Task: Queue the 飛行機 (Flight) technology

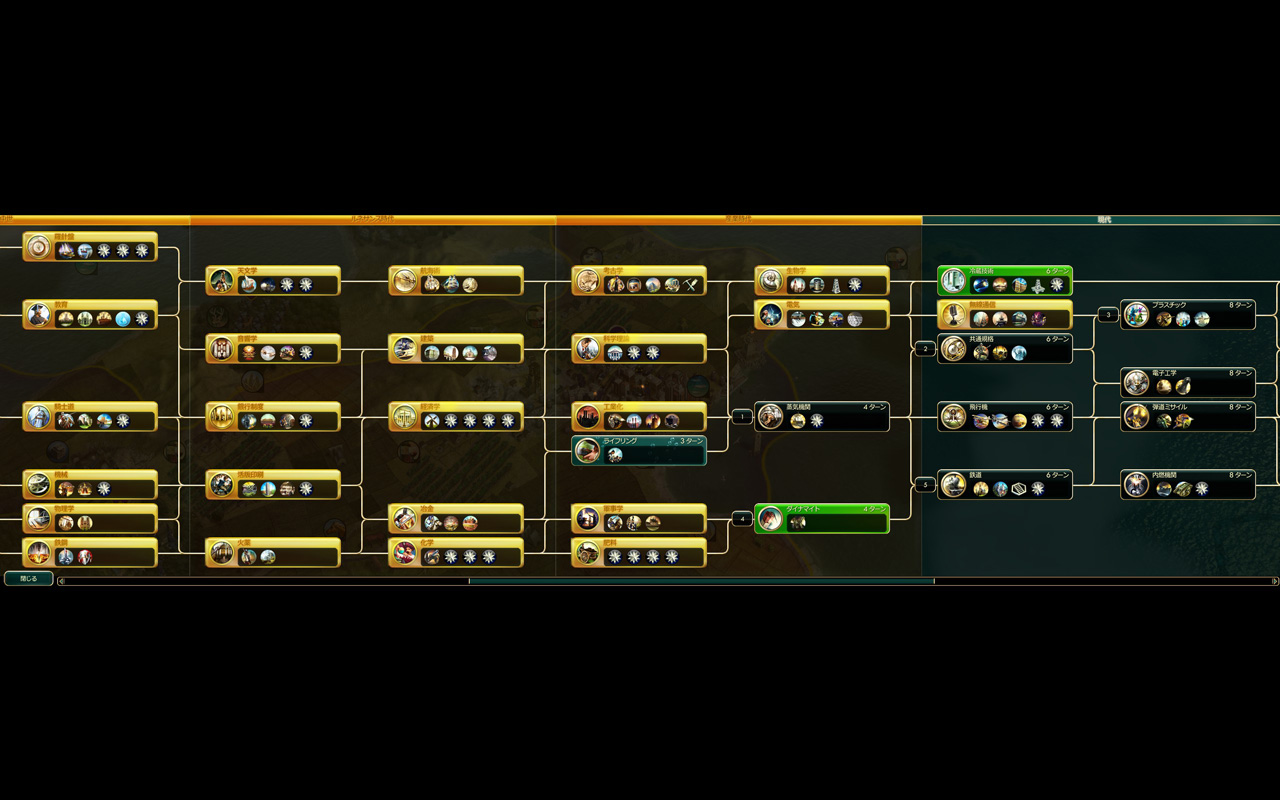Action: [x=1005, y=417]
